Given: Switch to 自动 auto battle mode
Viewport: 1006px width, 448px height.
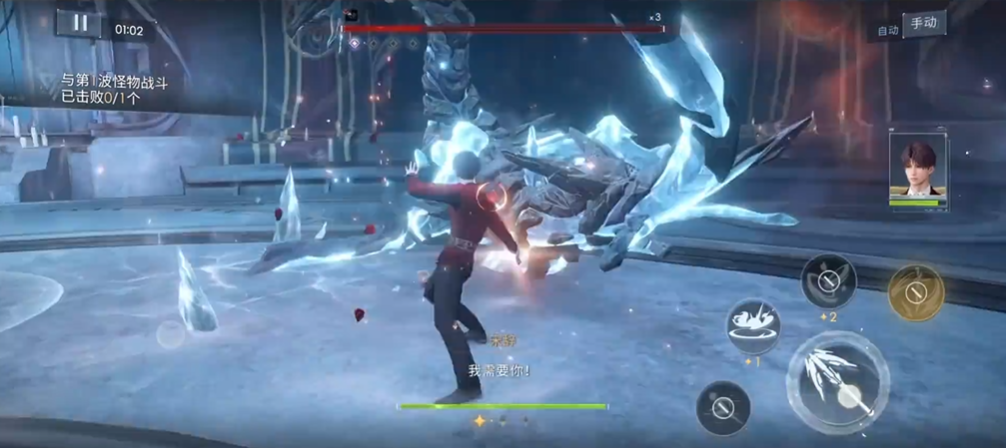Looking at the screenshot, I should coord(887,31).
